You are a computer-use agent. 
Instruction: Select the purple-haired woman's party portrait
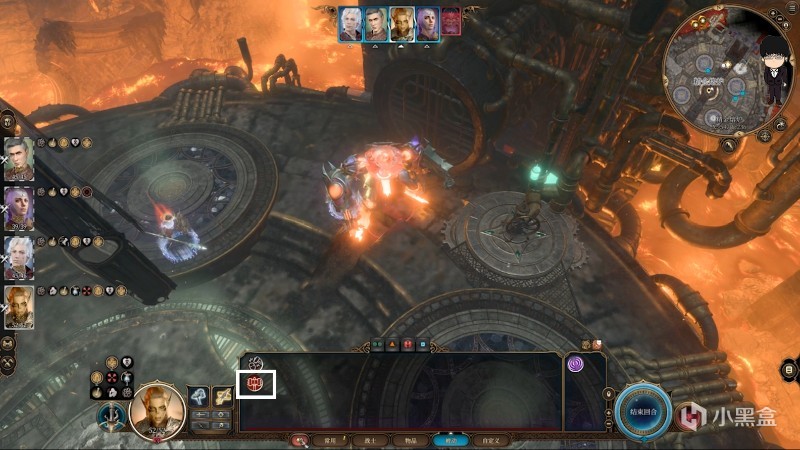pyautogui.click(x=19, y=208)
